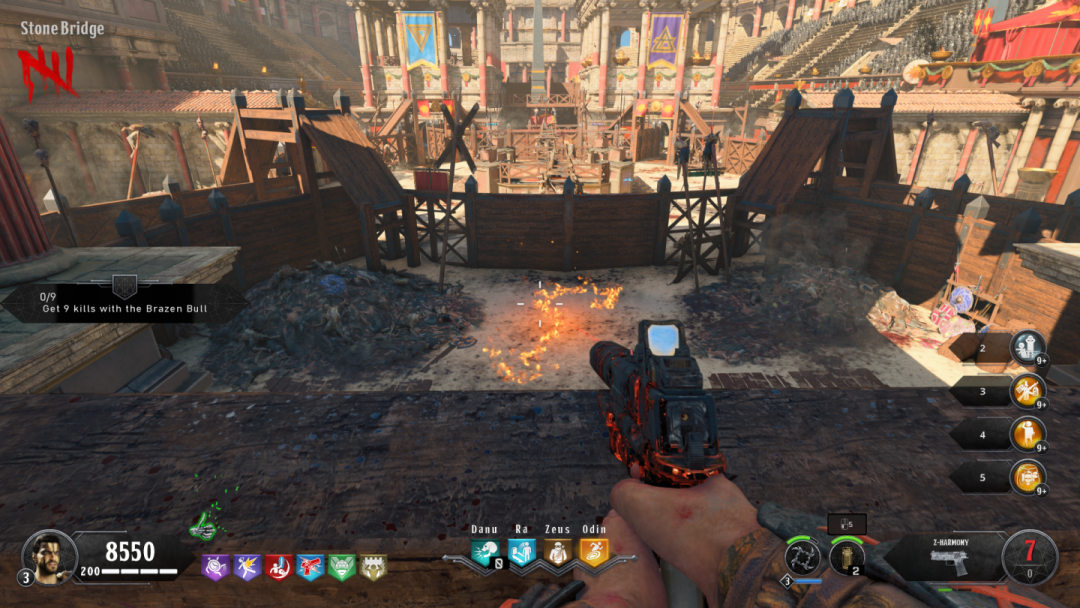Select the blue pistol badge
The height and width of the screenshot is (608, 1080).
tap(310, 568)
